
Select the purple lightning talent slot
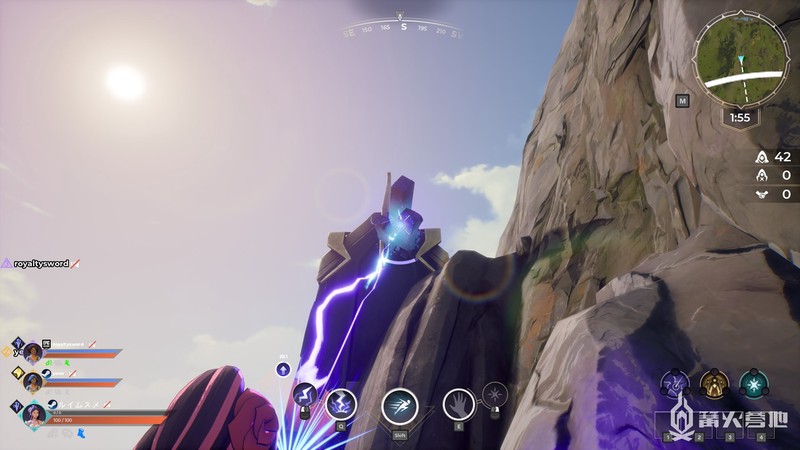point(674,384)
